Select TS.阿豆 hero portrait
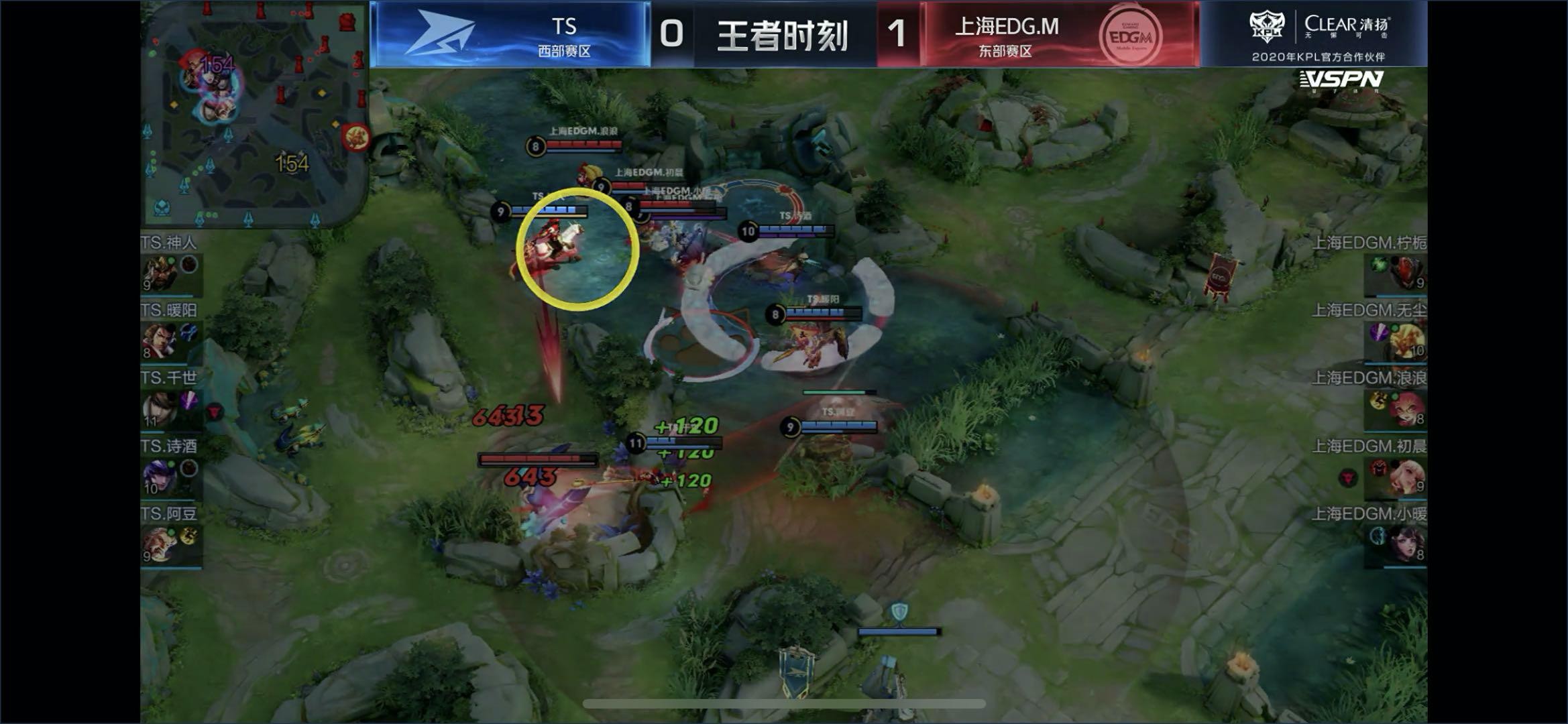 (x=160, y=544)
